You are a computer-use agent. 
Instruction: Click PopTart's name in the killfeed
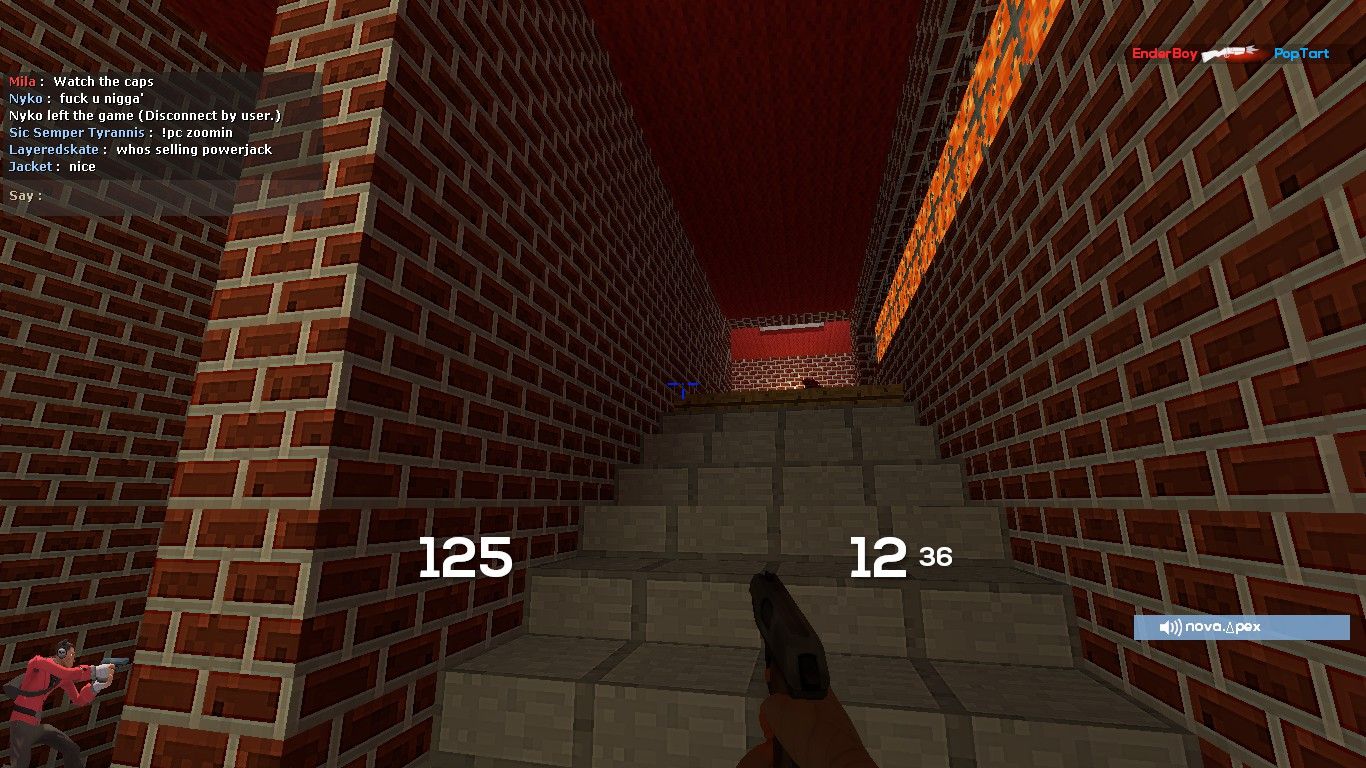pyautogui.click(x=1299, y=54)
